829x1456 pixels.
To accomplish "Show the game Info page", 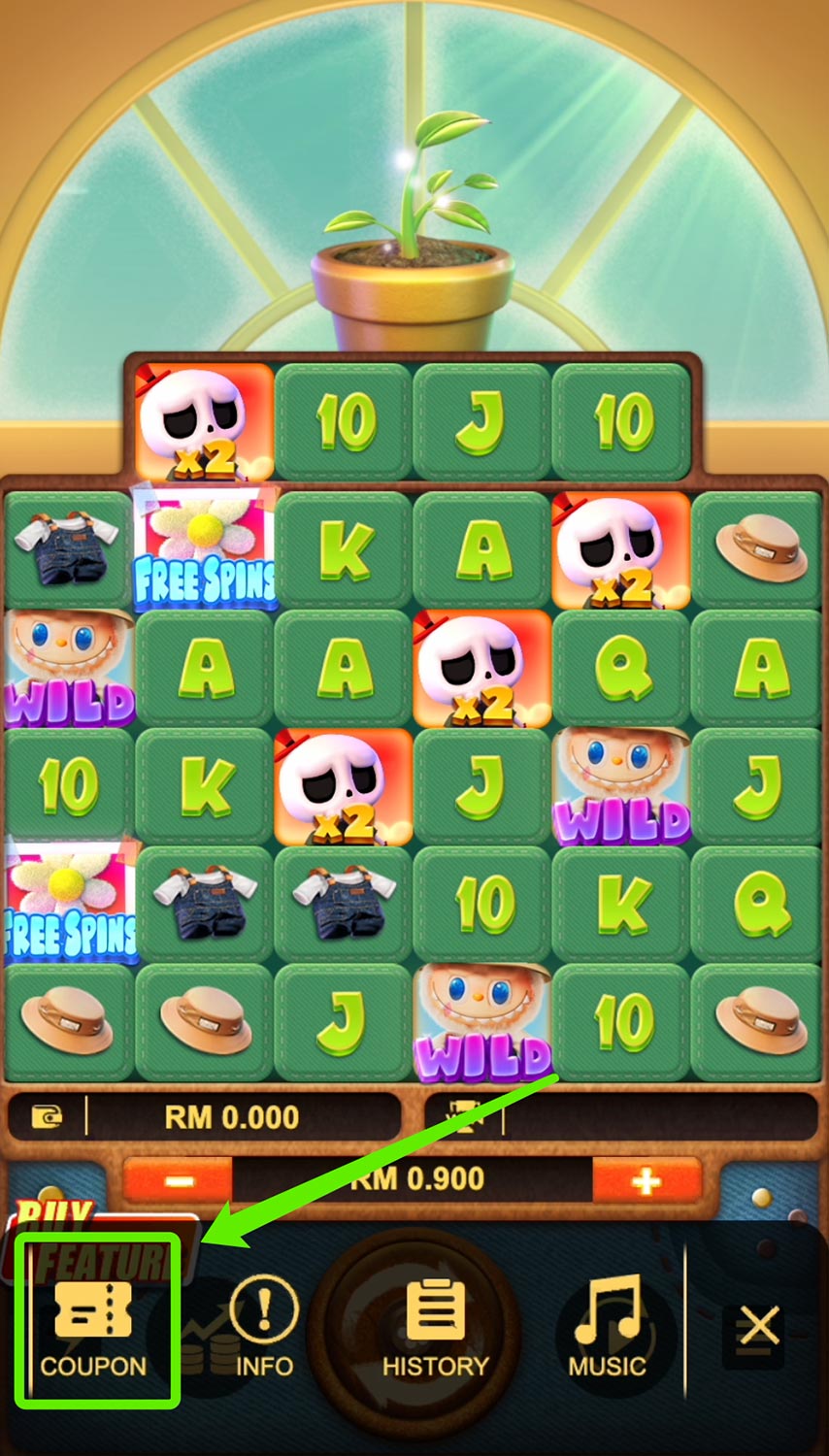I will pyautogui.click(x=263, y=1325).
